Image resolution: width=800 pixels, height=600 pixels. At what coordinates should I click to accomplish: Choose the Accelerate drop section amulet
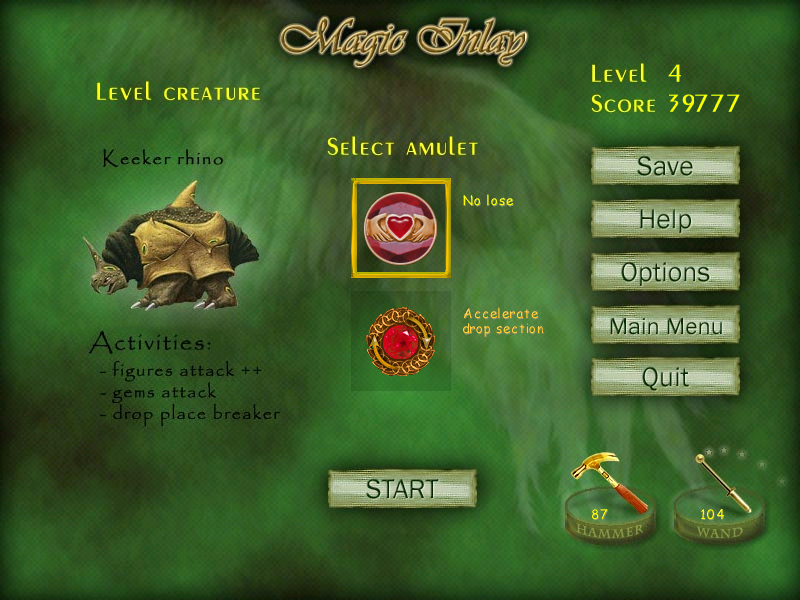(x=400, y=341)
